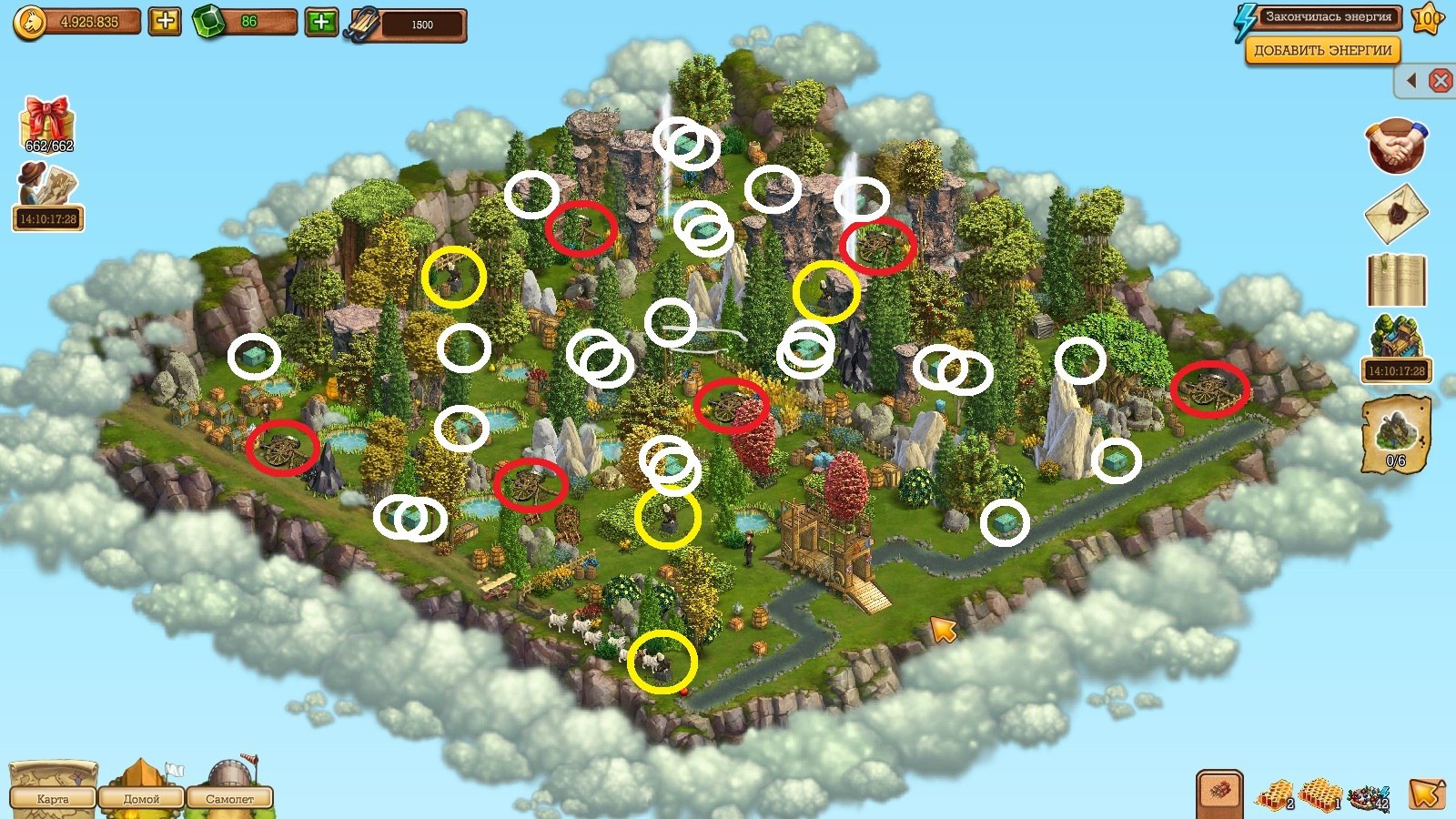Select the dynamite tool slot
1456x819 pixels.
point(1220,792)
